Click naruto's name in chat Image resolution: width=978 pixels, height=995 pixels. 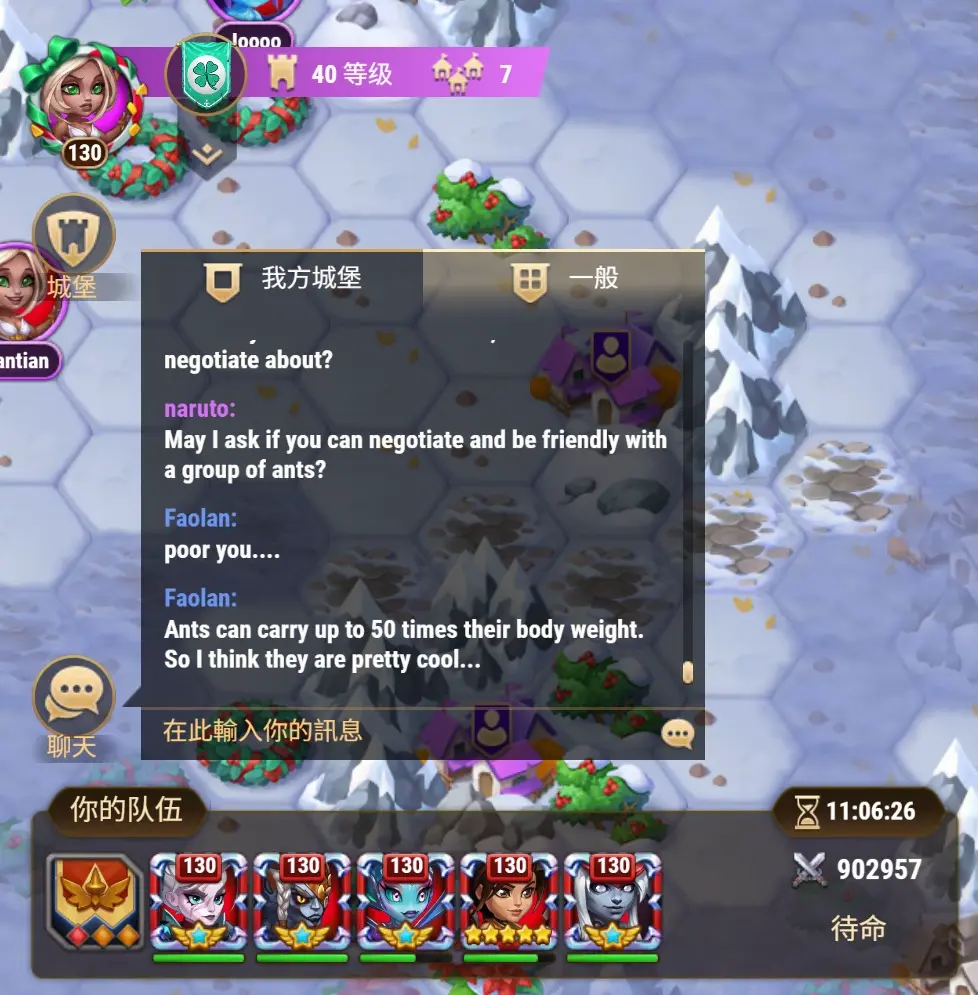(200, 408)
